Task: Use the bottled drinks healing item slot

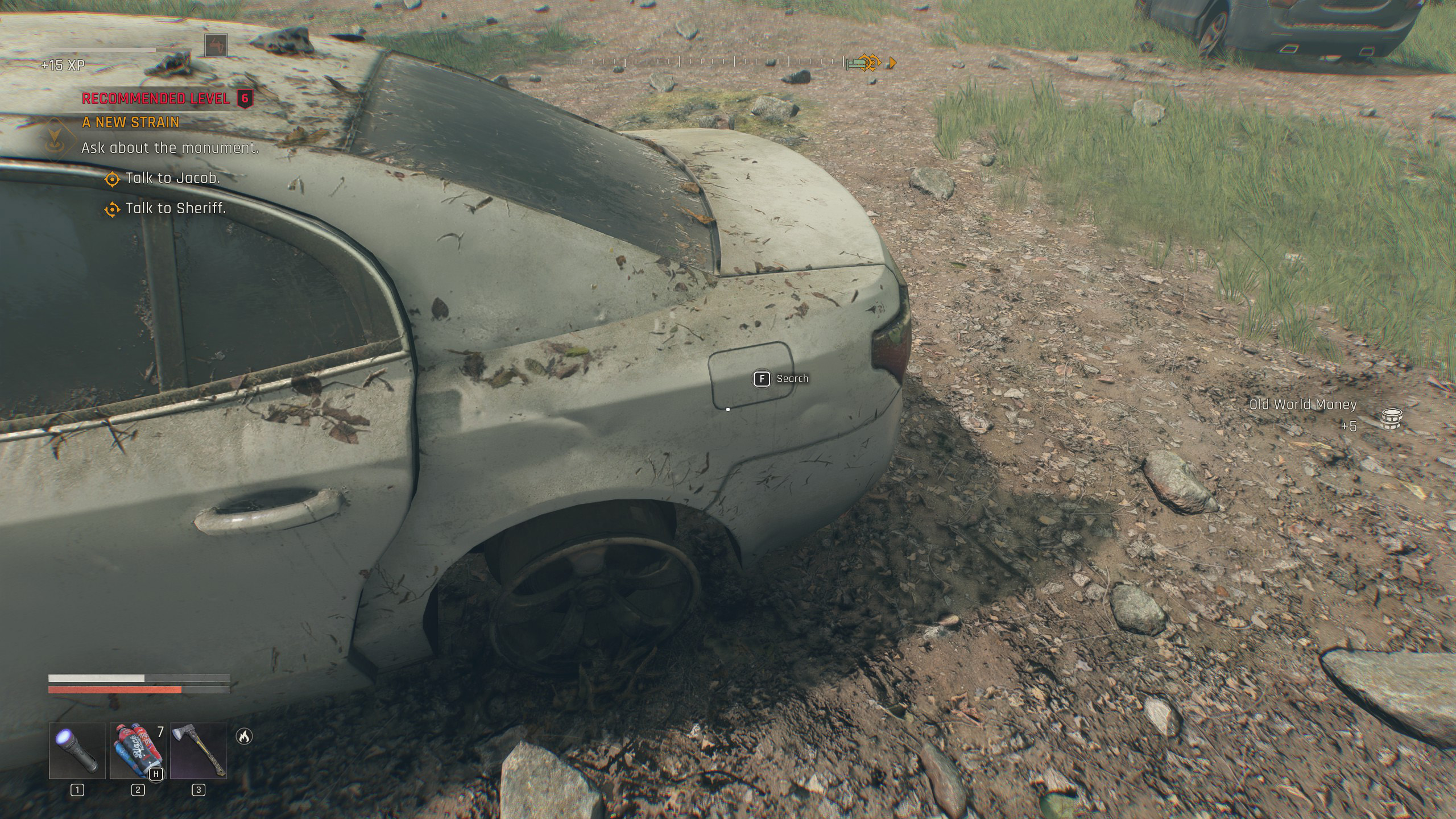Action: point(138,750)
